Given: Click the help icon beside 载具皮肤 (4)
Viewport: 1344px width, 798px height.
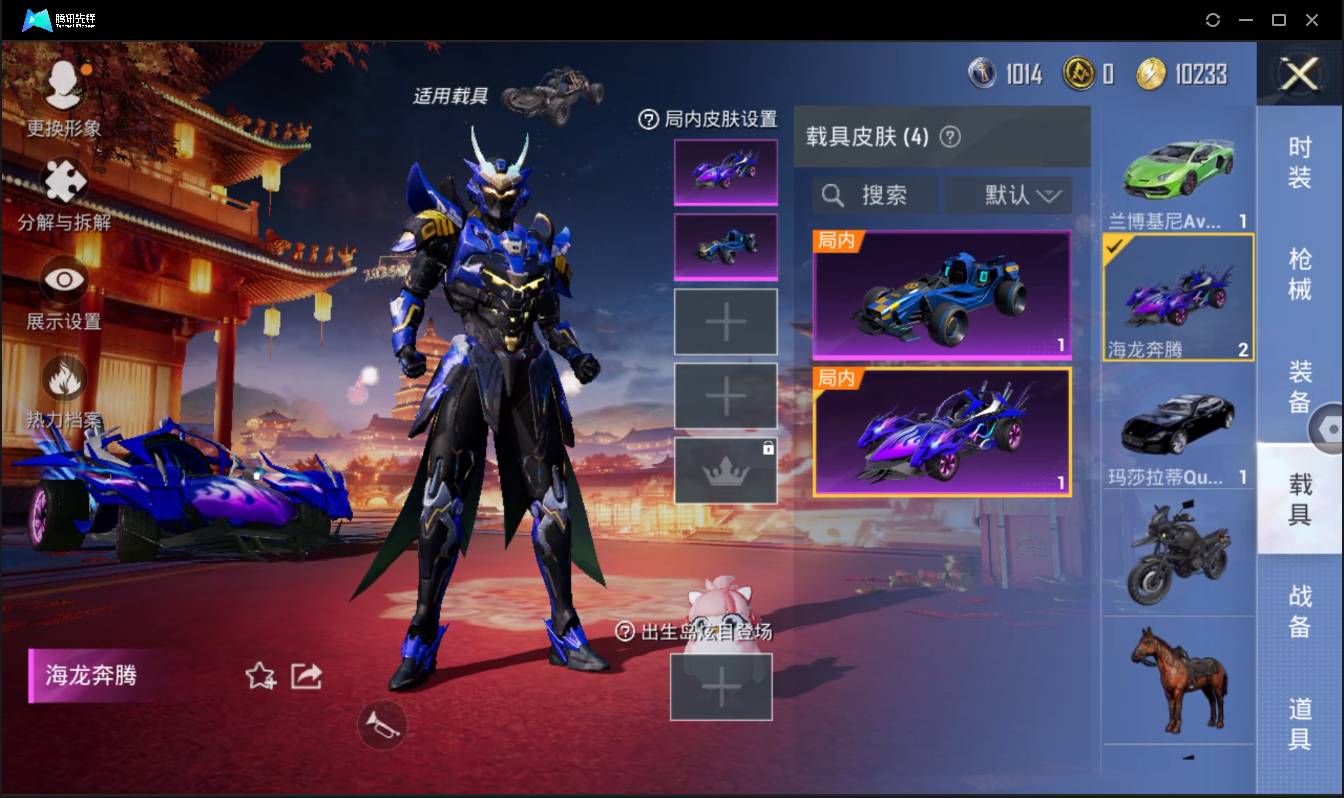Looking at the screenshot, I should [x=950, y=137].
